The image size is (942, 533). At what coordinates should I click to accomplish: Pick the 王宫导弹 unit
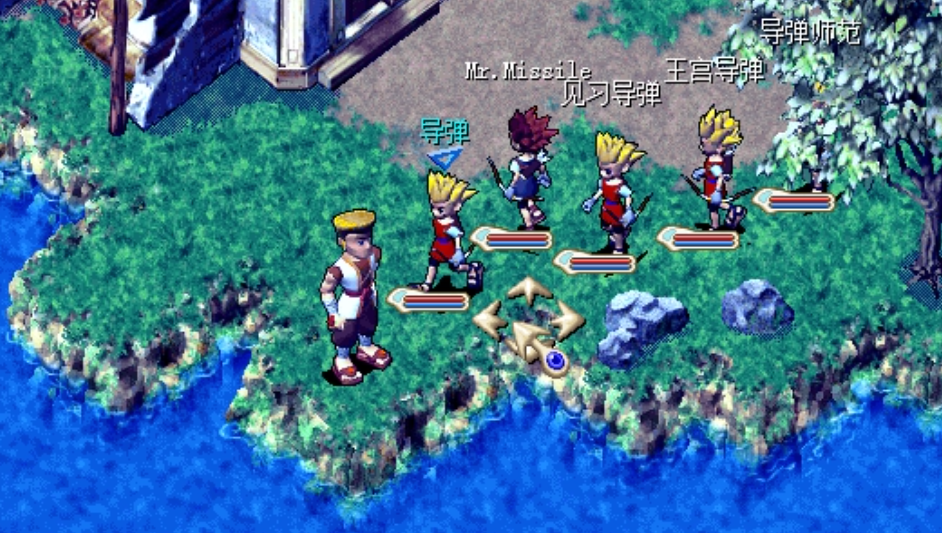pos(720,165)
